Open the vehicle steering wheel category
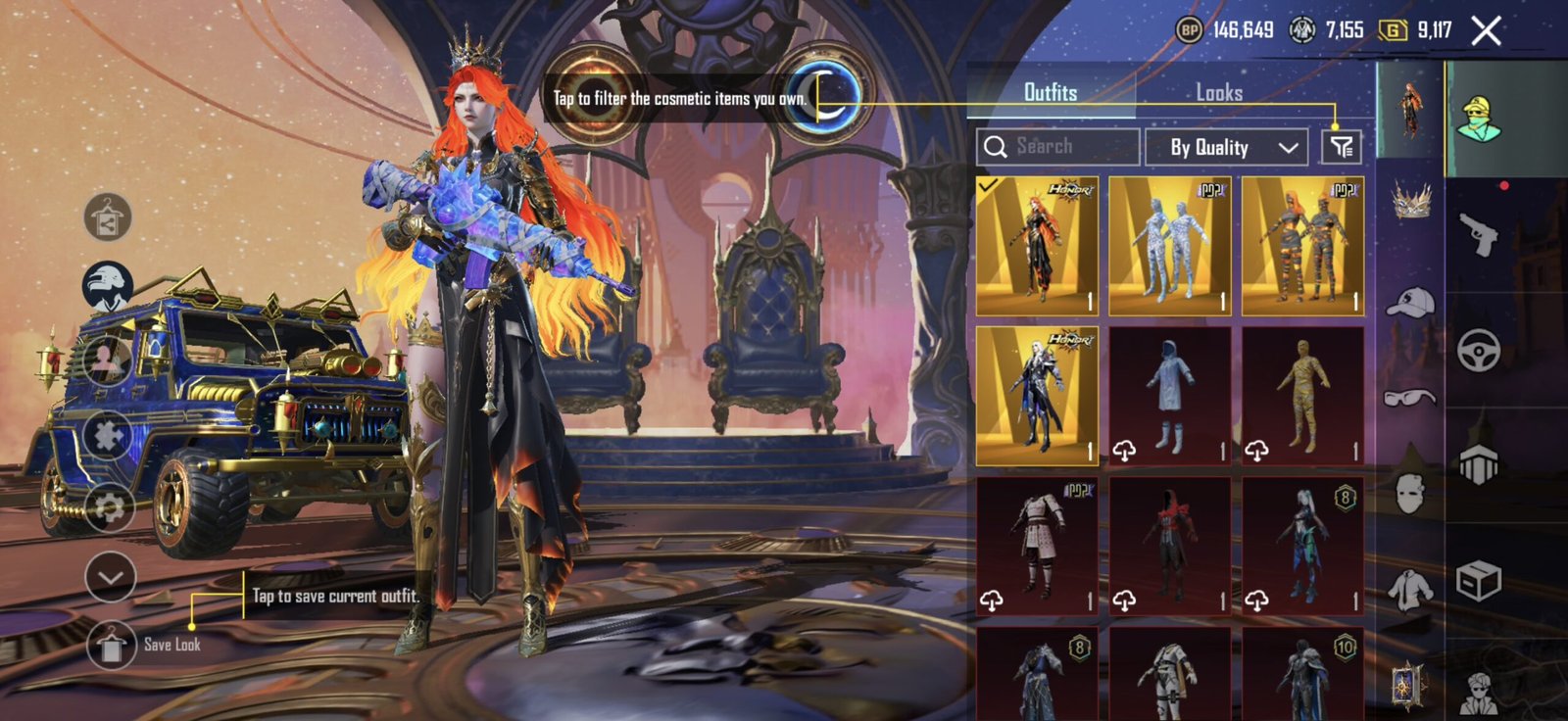Viewport: 1568px width, 721px height. coord(1478,350)
